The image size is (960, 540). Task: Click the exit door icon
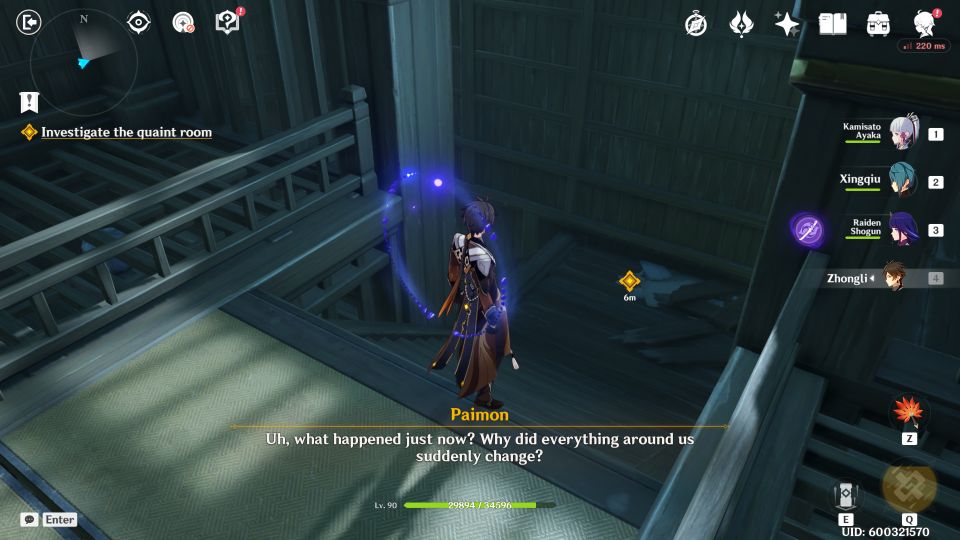tap(30, 22)
